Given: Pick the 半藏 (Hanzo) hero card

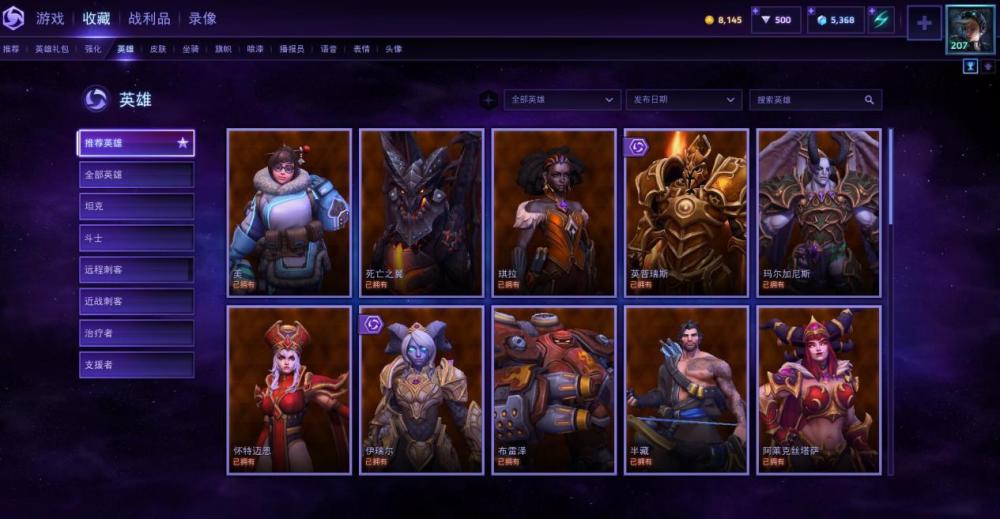Looking at the screenshot, I should (x=686, y=389).
